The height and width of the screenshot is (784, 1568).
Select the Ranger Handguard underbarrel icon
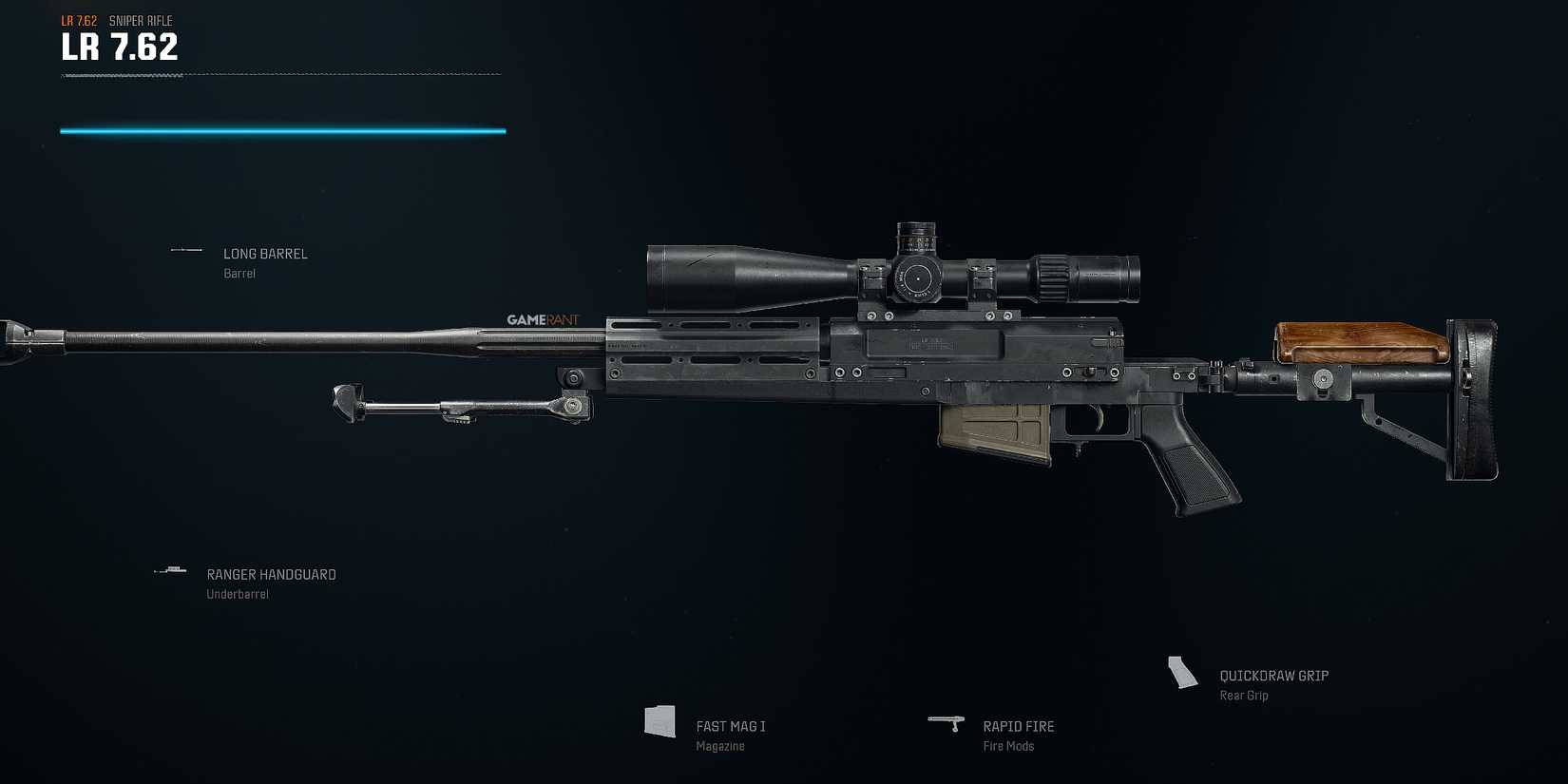click(170, 570)
